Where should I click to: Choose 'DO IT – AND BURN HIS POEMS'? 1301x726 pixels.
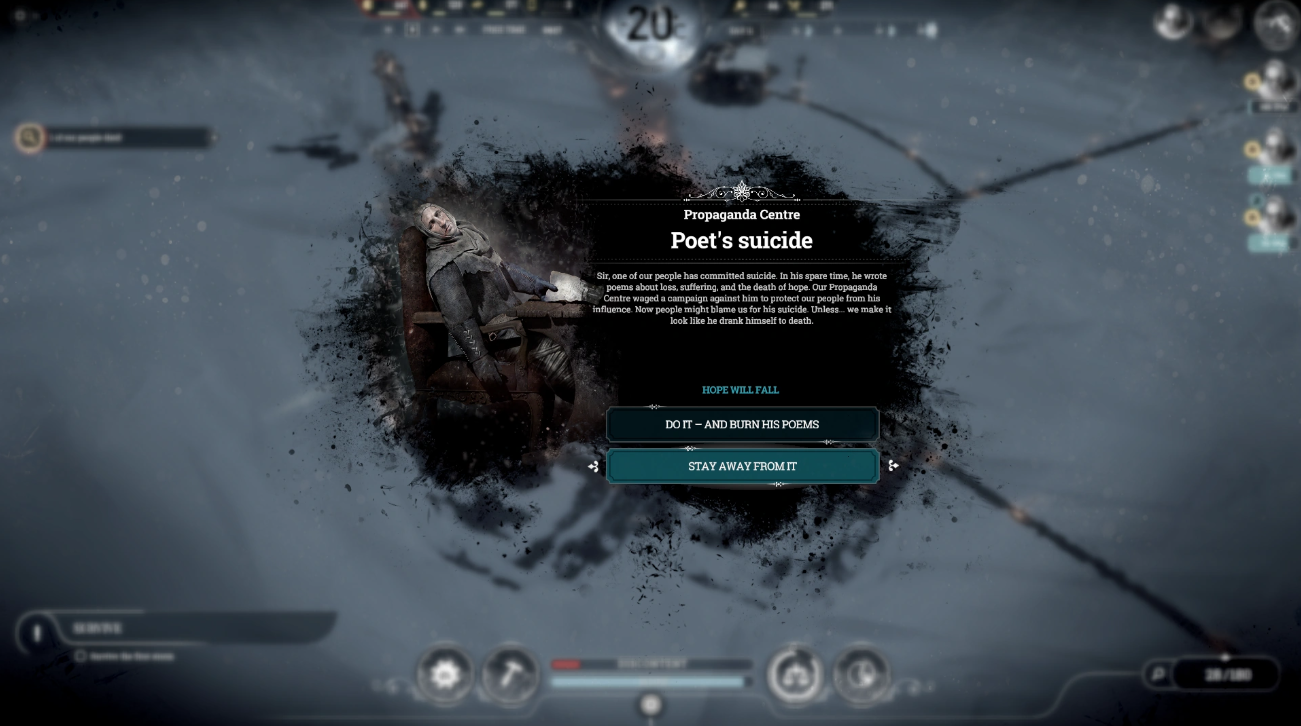click(x=741, y=424)
